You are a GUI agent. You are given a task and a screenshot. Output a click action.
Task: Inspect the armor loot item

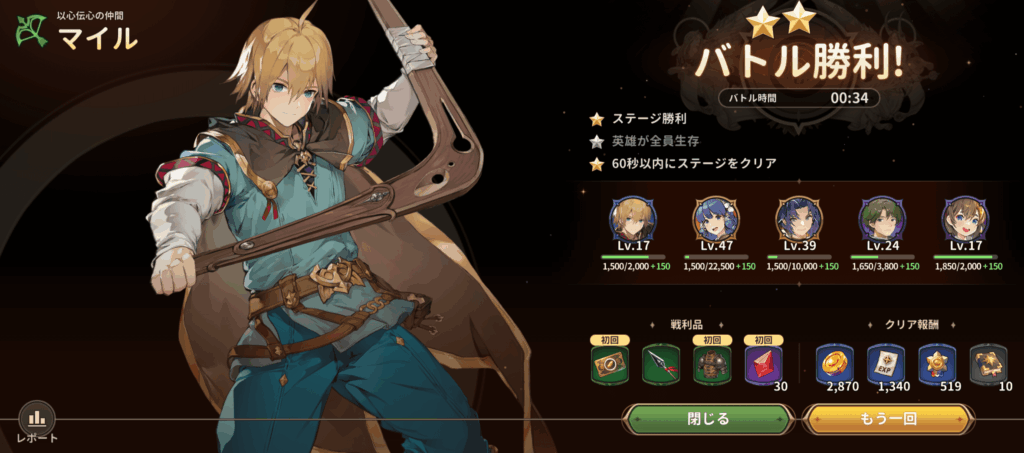(712, 364)
